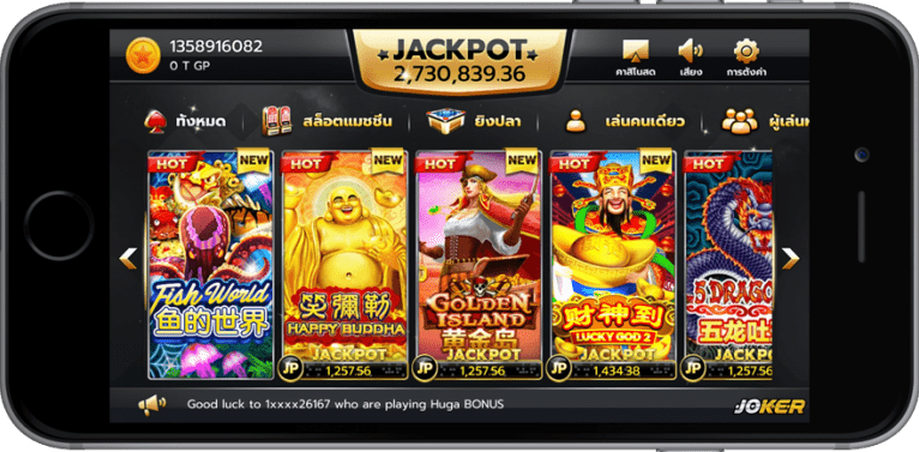This screenshot has height=452, width=919.
Task: Open the live casino (คาสิโนสด) icon
Action: point(635,55)
